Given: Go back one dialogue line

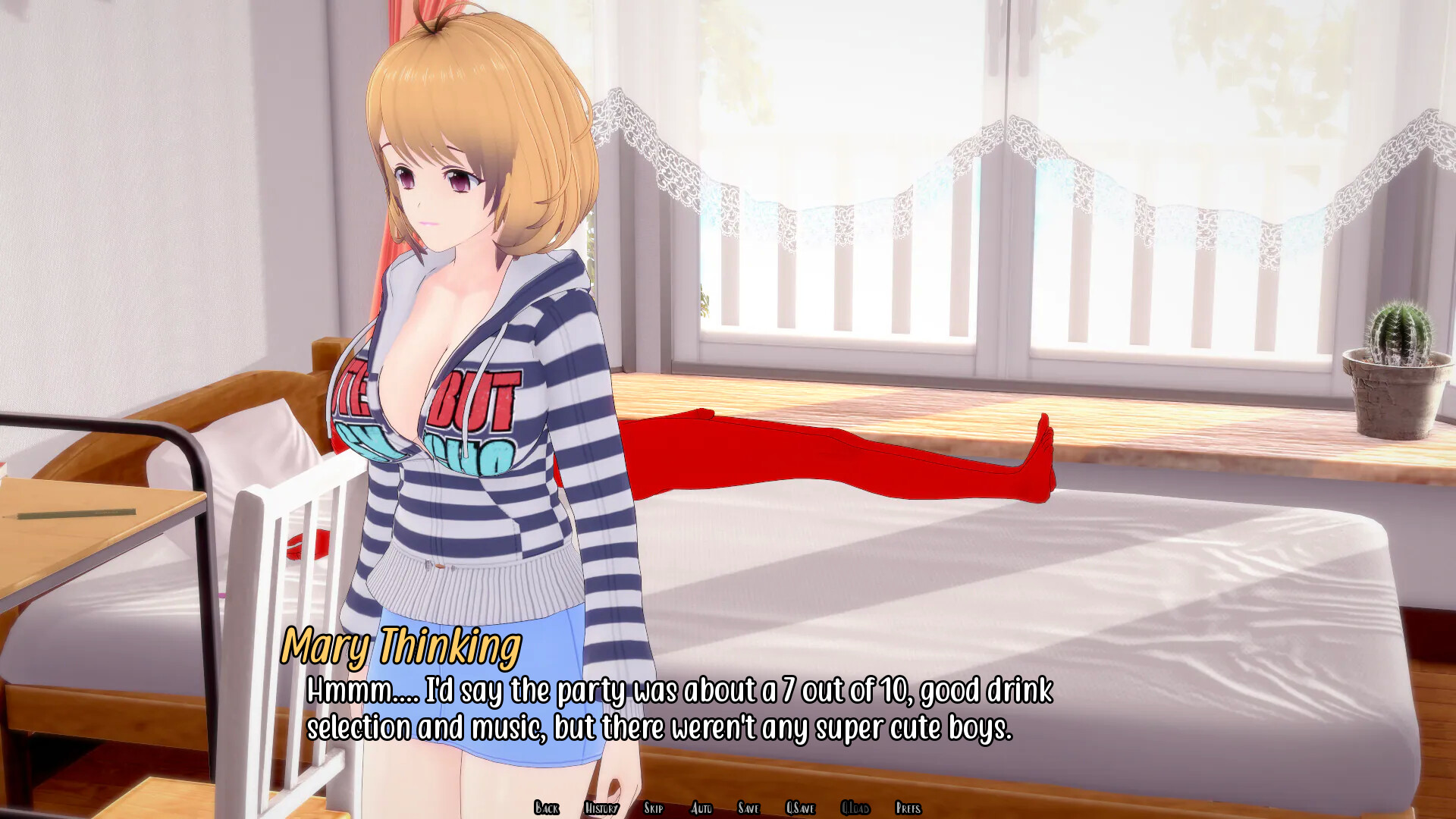Looking at the screenshot, I should [546, 808].
